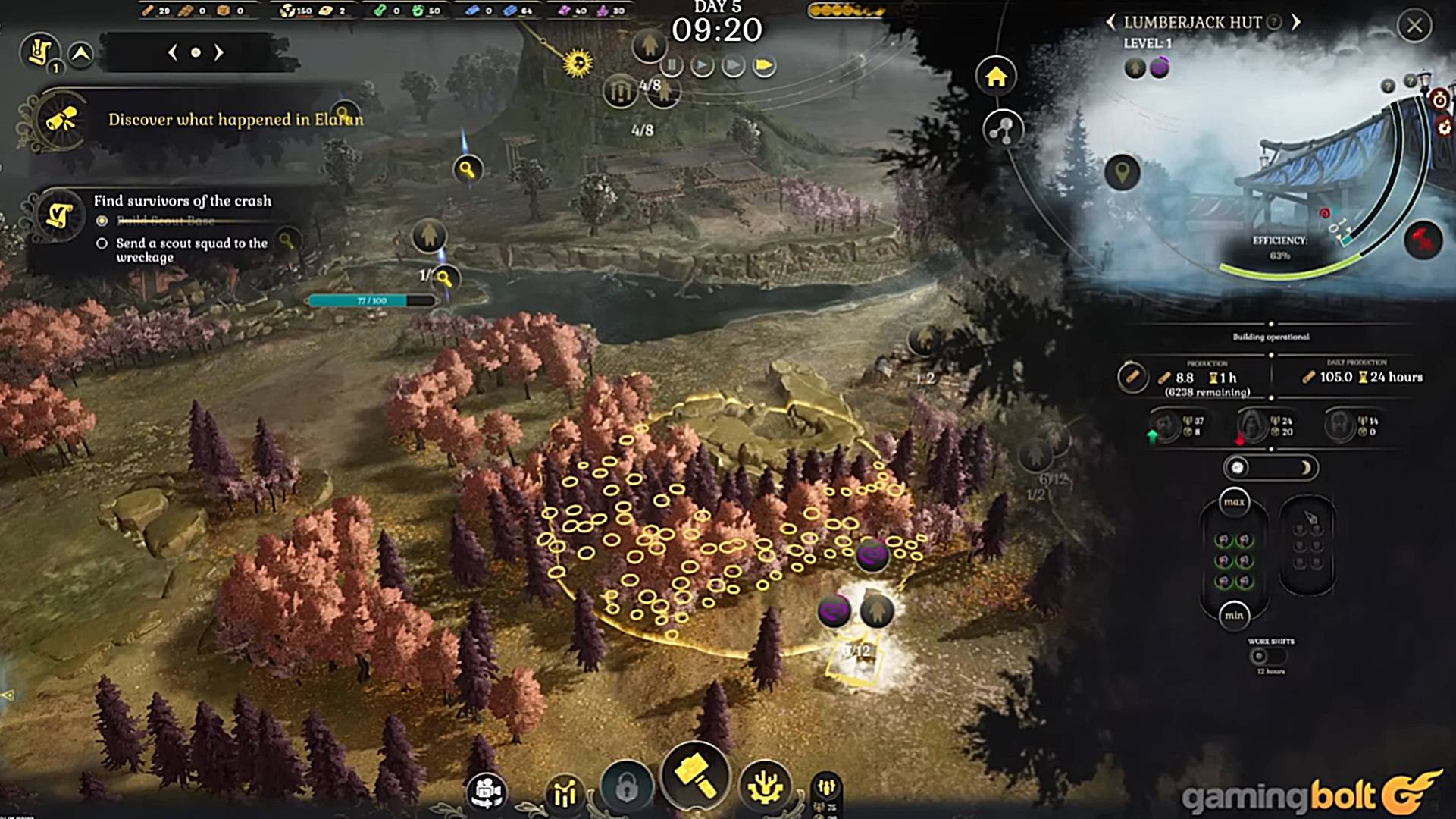This screenshot has width=1456, height=819.
Task: Go to the next building with right arrow
Action: pyautogui.click(x=1296, y=22)
